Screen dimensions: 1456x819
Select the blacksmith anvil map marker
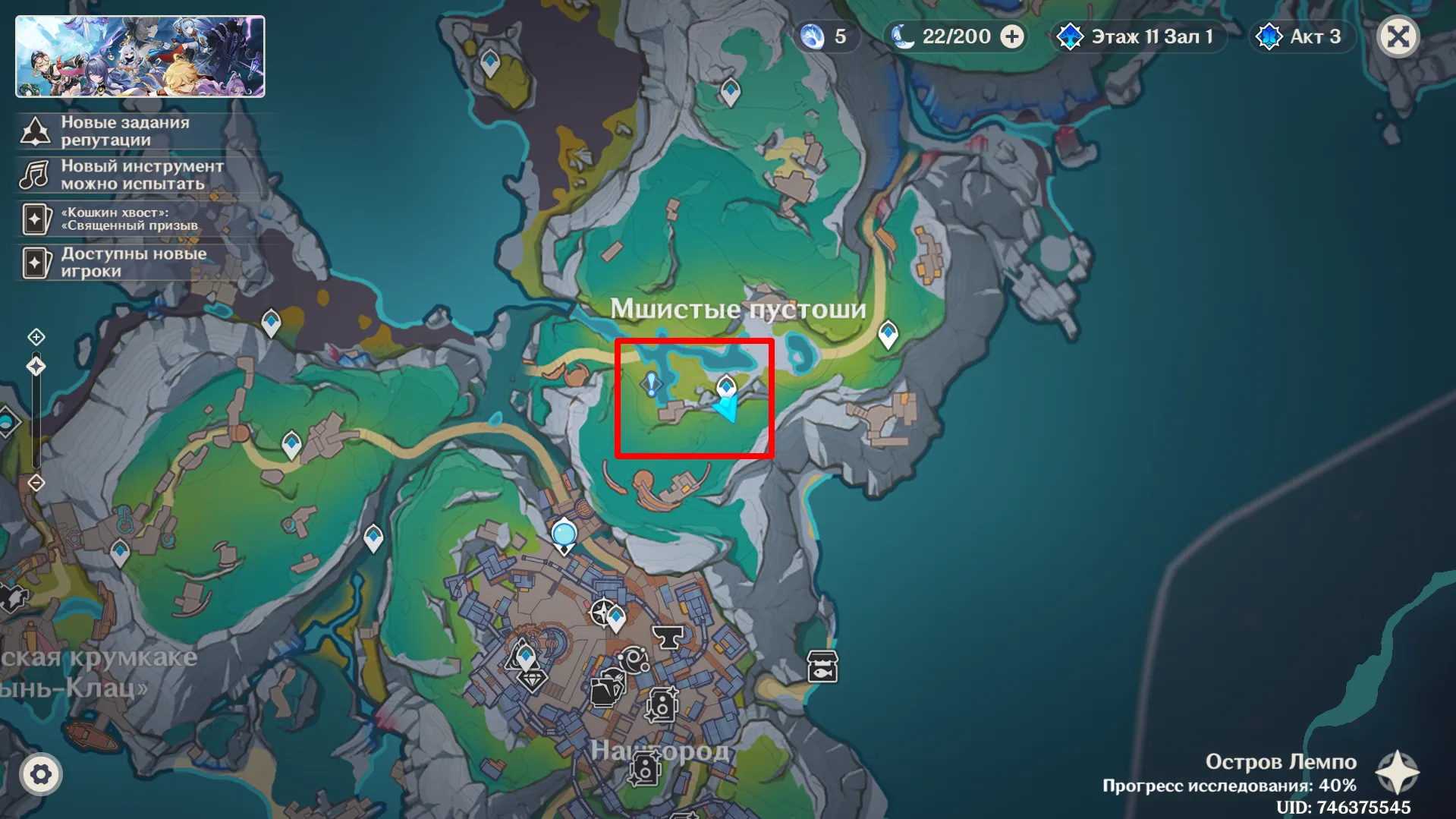coord(668,636)
